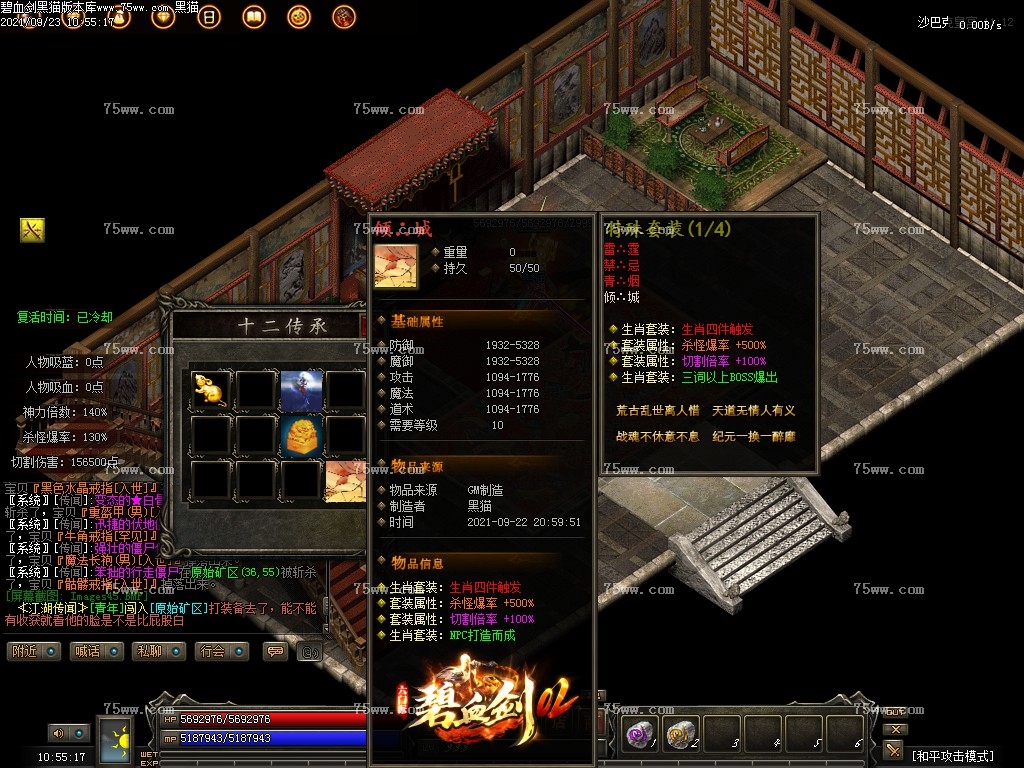1024x768 pixels.
Task: Open the open-book icon in the top bar
Action: pos(254,17)
